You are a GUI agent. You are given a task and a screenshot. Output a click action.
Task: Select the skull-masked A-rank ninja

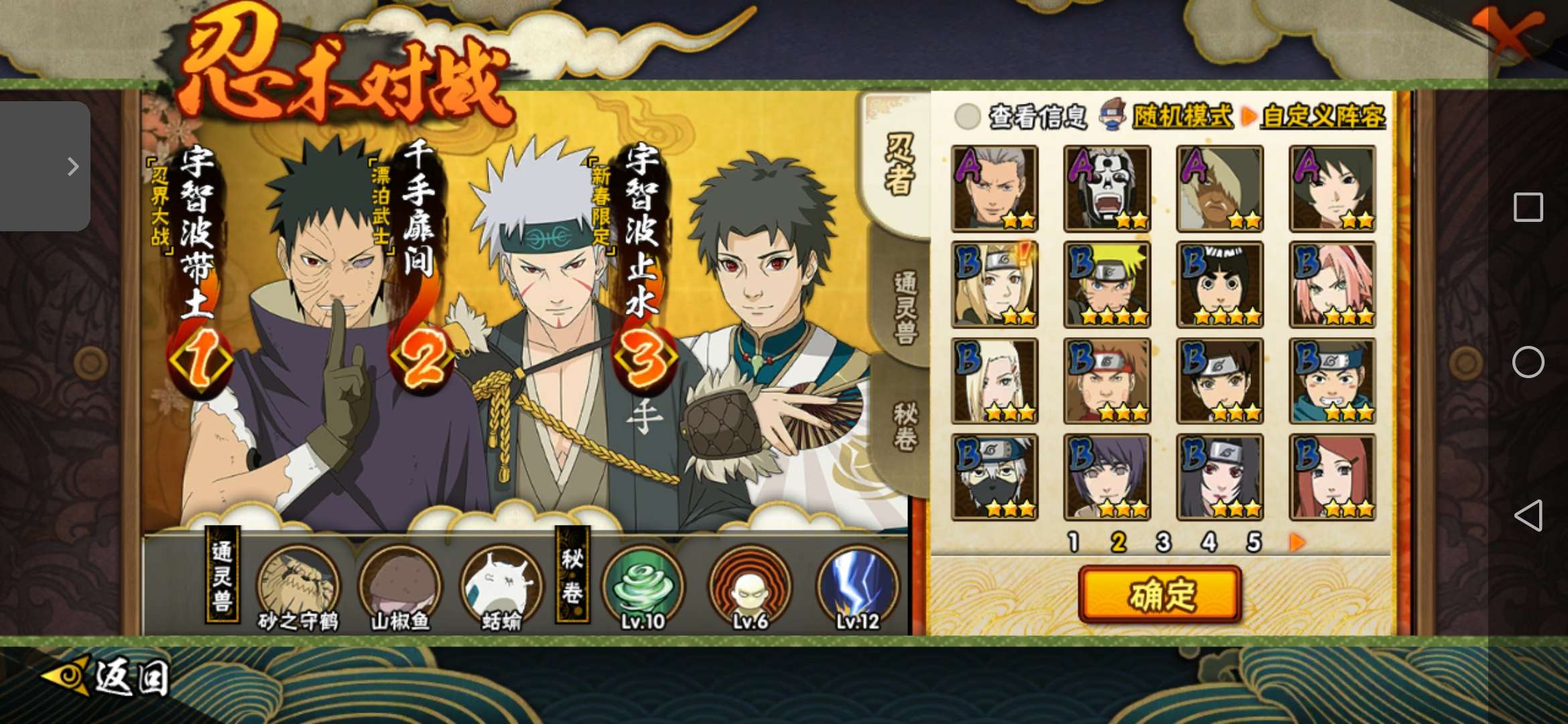click(1107, 189)
